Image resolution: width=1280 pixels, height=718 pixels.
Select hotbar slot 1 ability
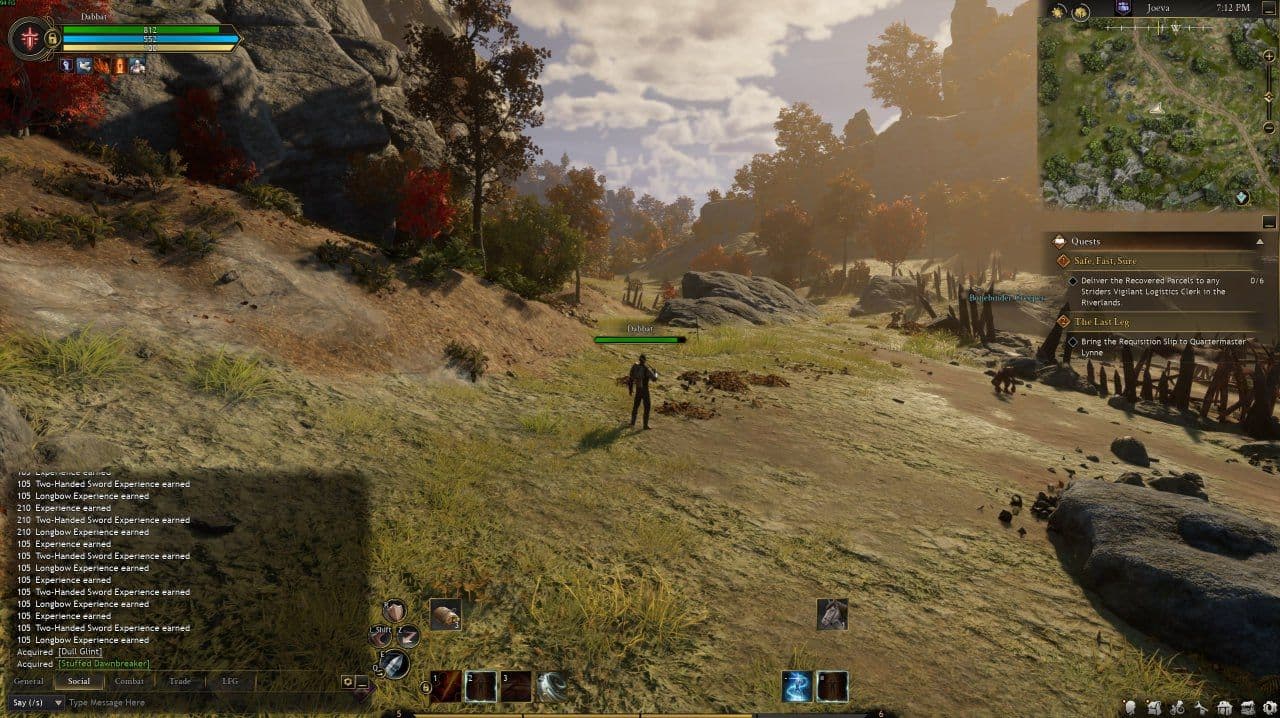[x=447, y=686]
